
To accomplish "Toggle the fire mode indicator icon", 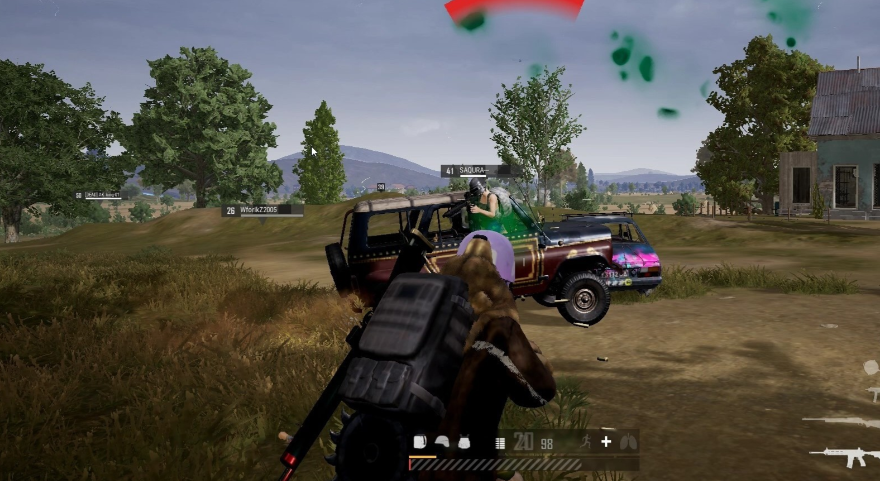I will coord(501,442).
